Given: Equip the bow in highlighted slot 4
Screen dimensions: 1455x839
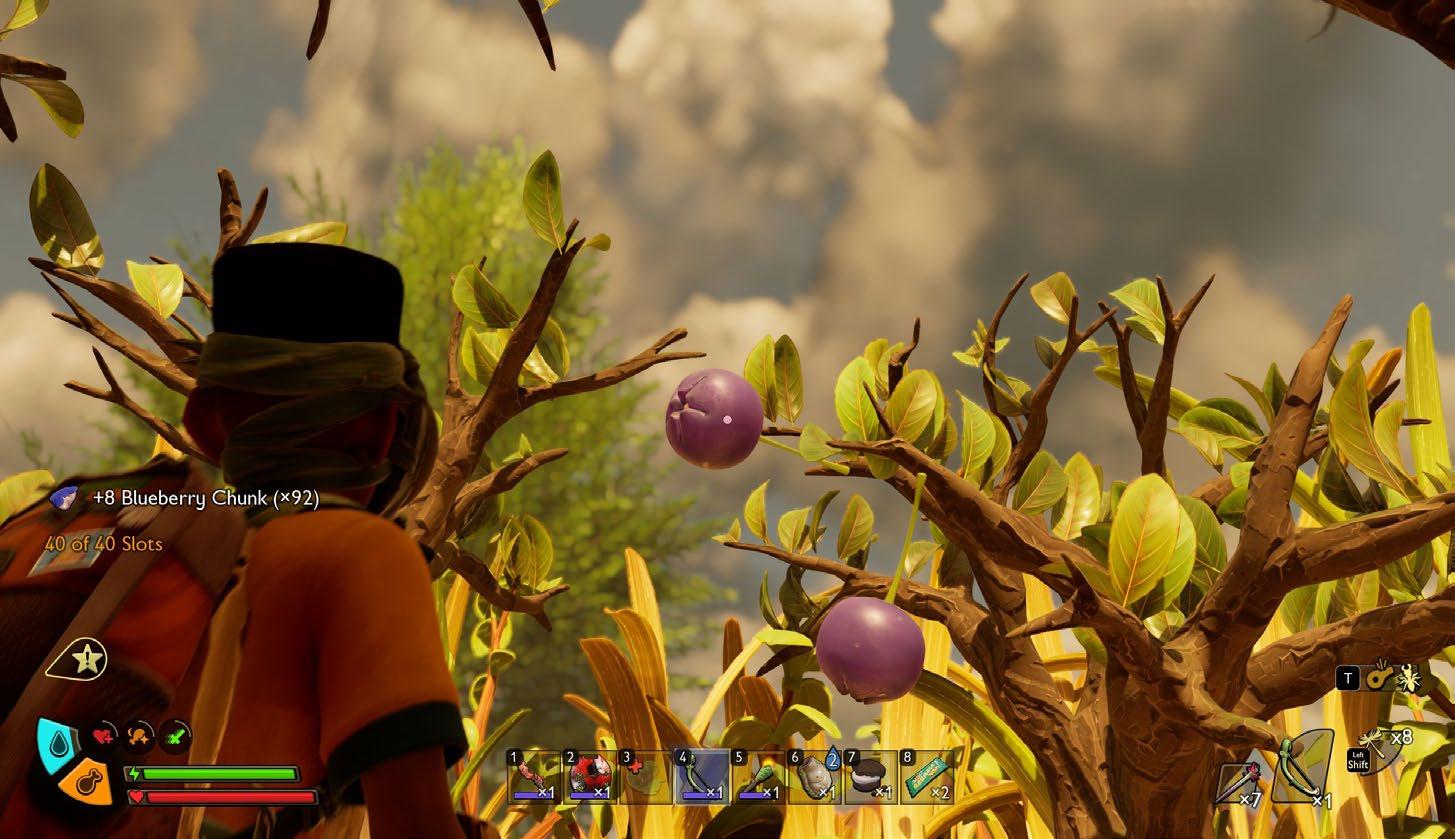Looking at the screenshot, I should 702,777.
